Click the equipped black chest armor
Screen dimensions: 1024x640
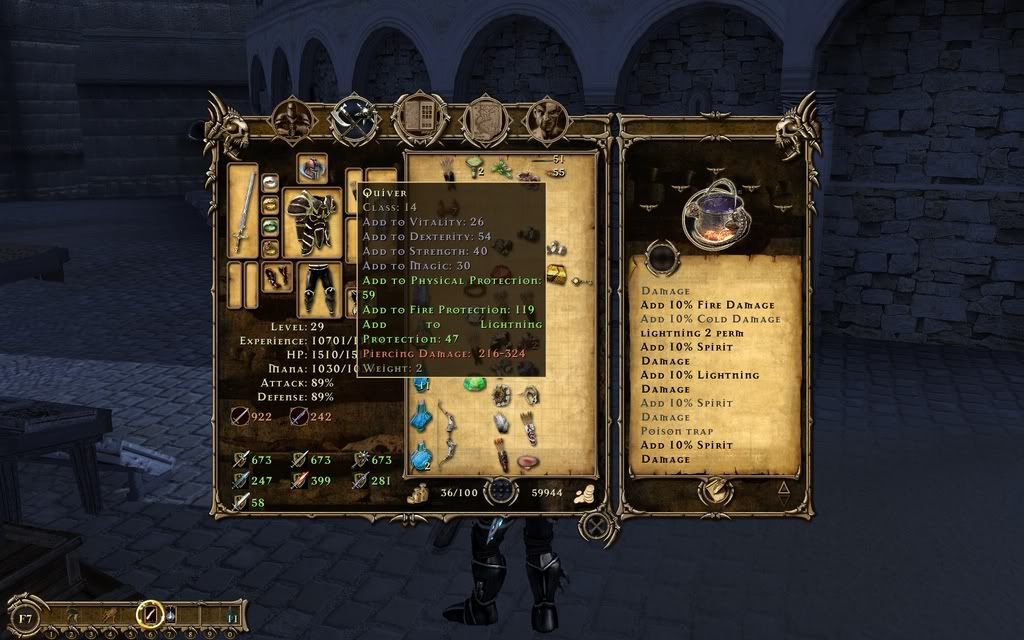pos(311,220)
